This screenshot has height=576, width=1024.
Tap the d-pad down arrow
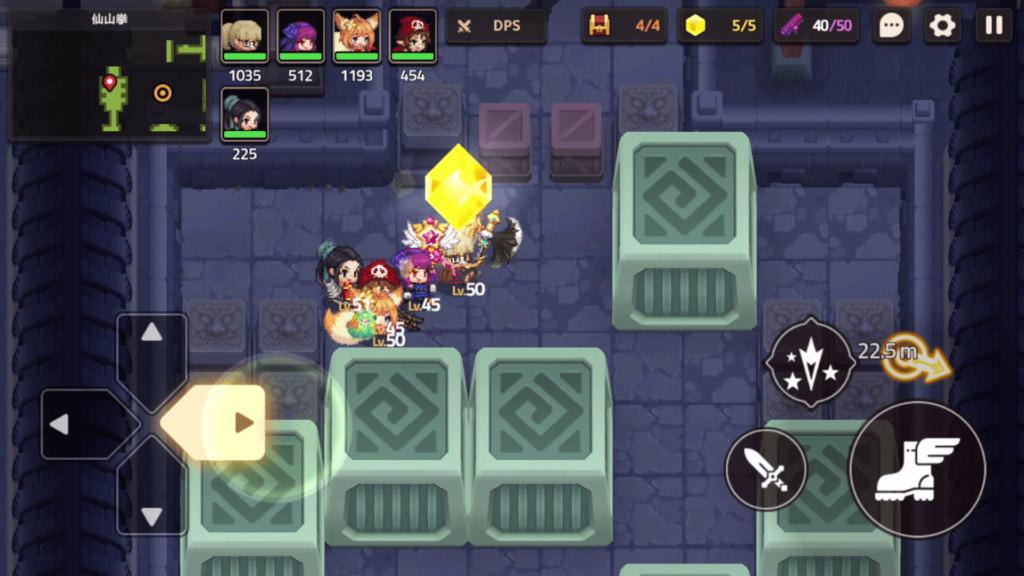click(x=152, y=515)
